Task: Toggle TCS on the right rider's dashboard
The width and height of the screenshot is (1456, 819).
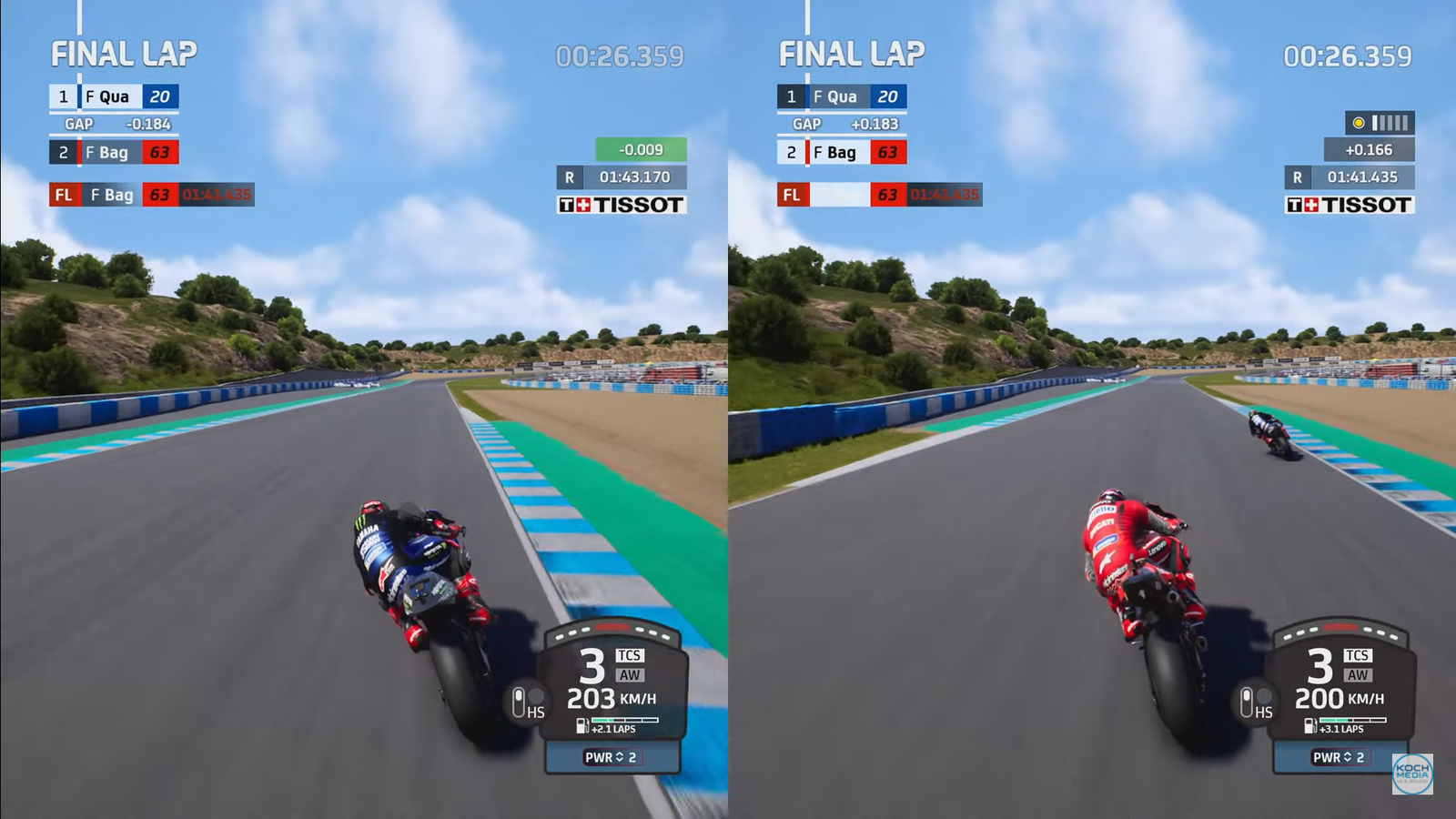Action: [x=1359, y=653]
